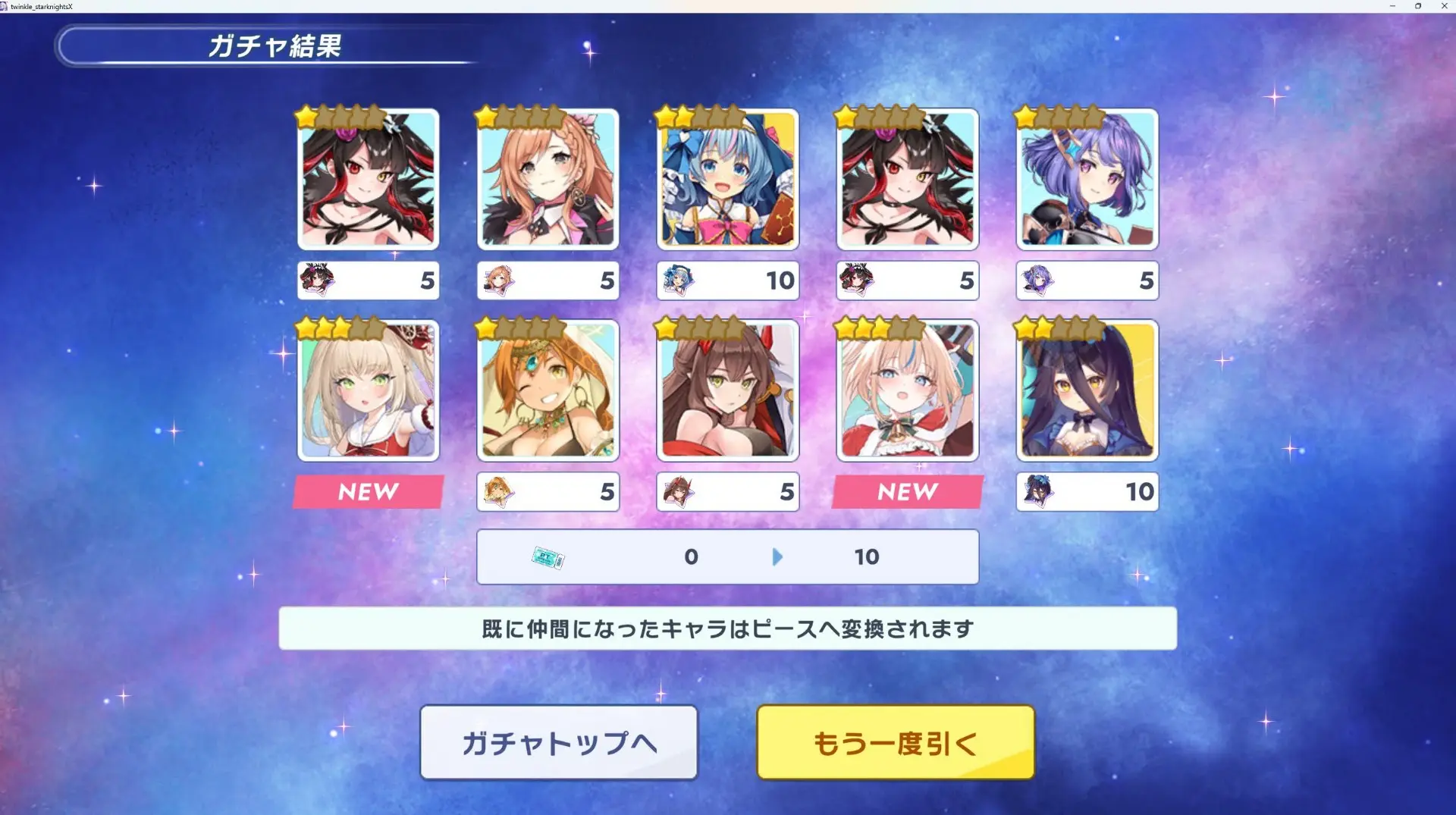Viewport: 1456px width, 815px height.
Task: Return to gacha top with ガチャトップへ
Action: coord(559,742)
